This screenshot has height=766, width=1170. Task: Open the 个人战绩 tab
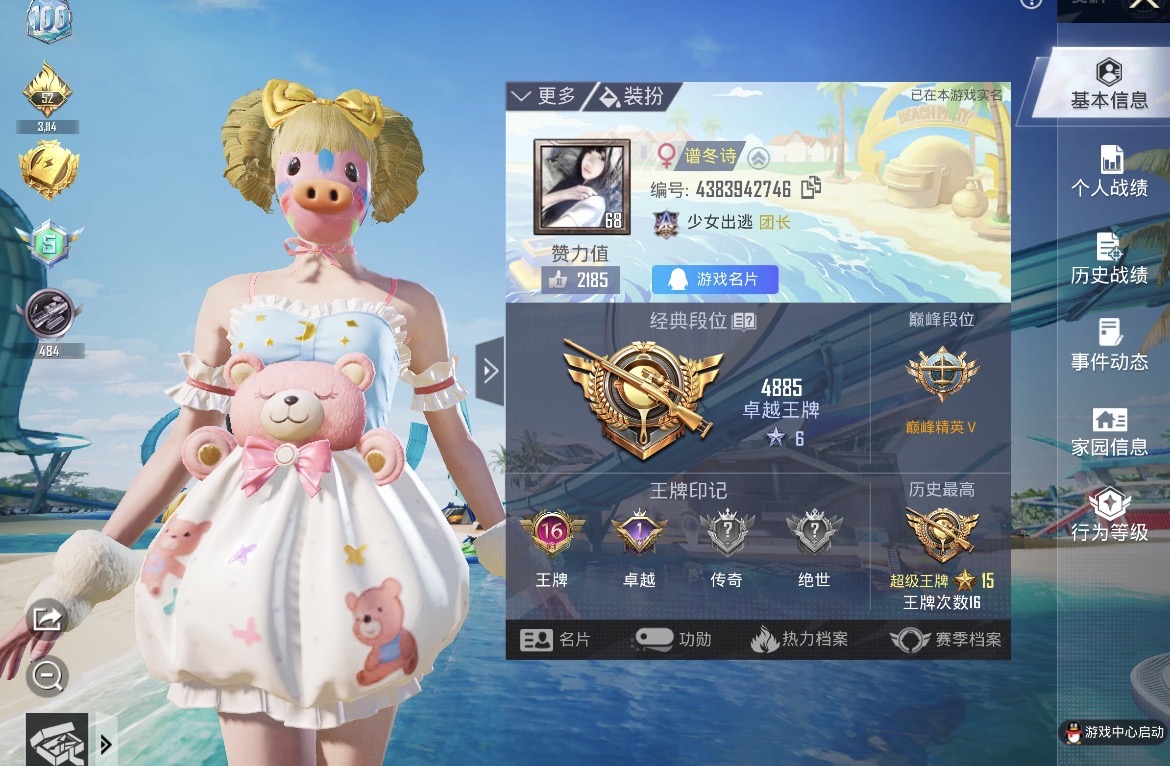(x=1109, y=172)
